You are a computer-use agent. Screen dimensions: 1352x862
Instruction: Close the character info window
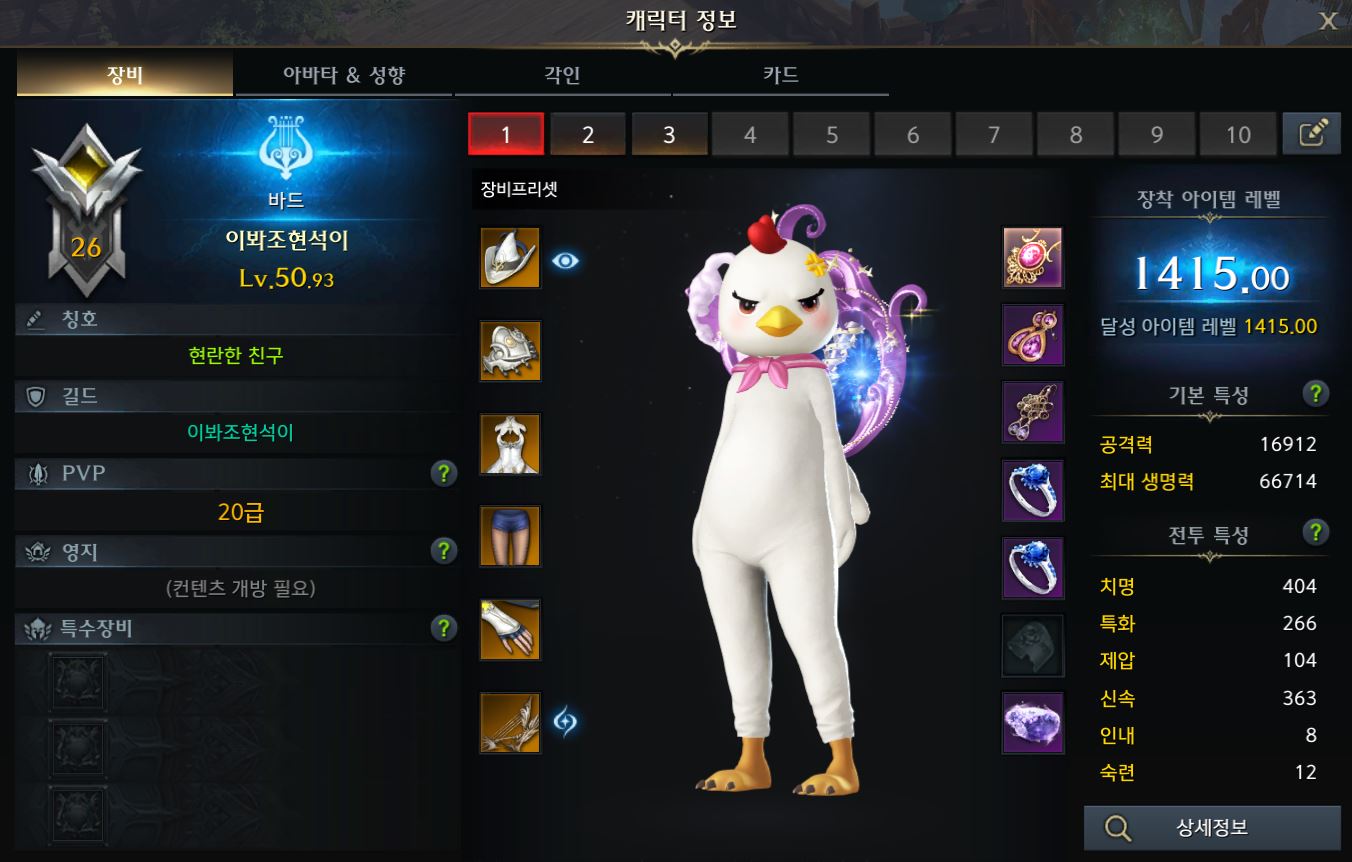(1328, 22)
